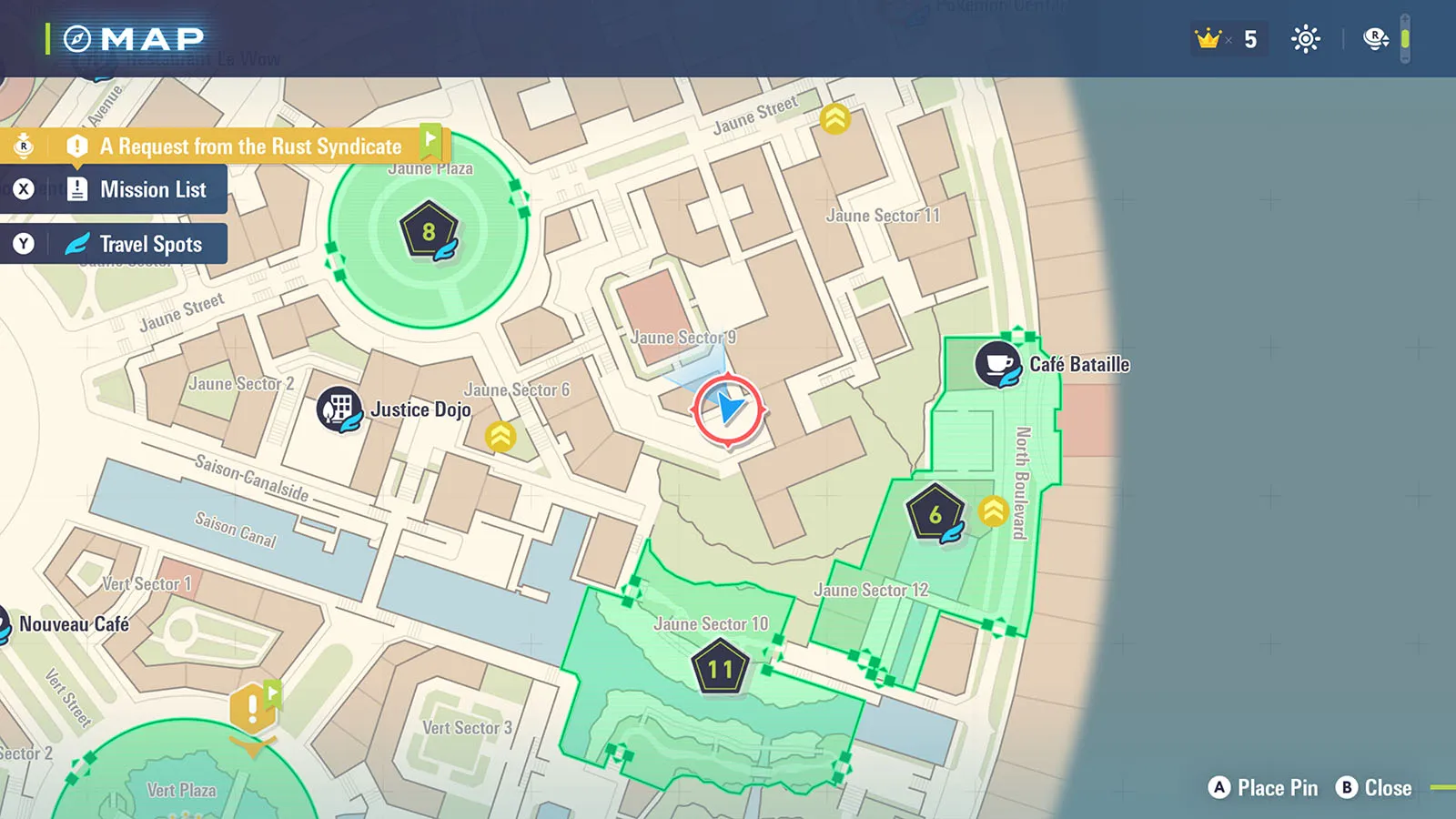Click Place Pin at the bottom
1456x819 pixels.
pos(1263,788)
